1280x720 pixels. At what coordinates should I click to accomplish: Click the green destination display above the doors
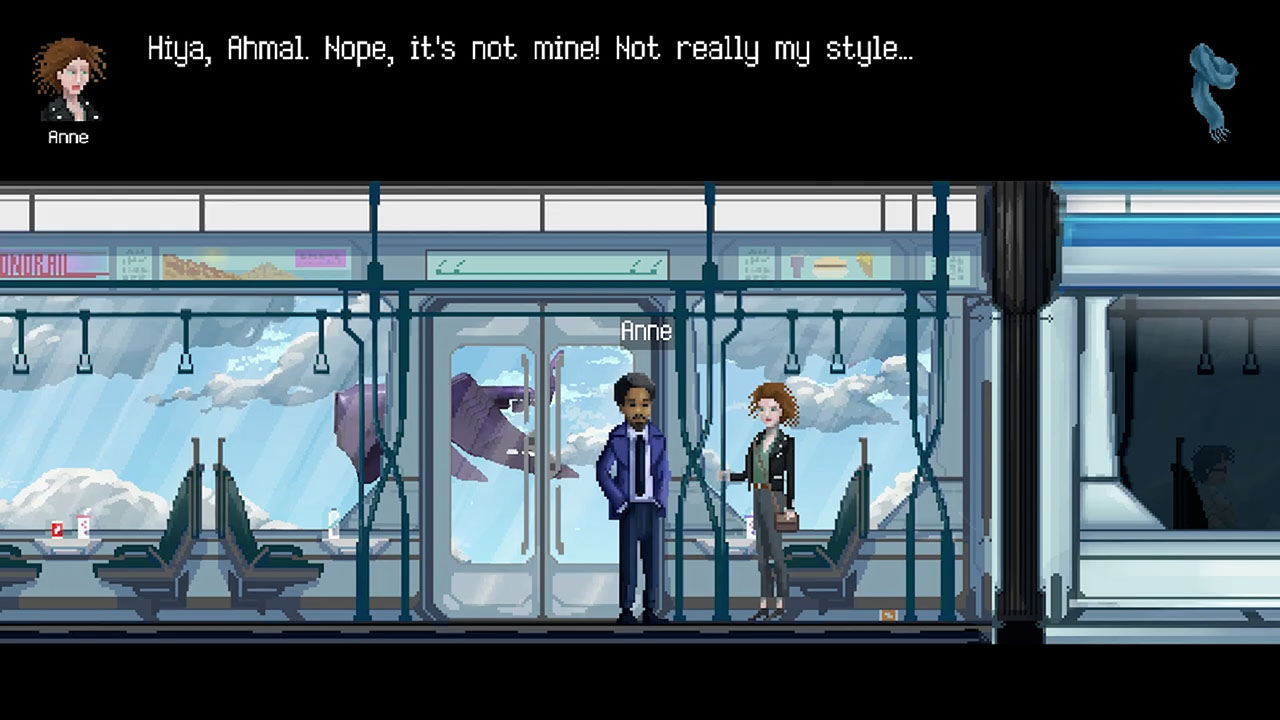click(546, 263)
